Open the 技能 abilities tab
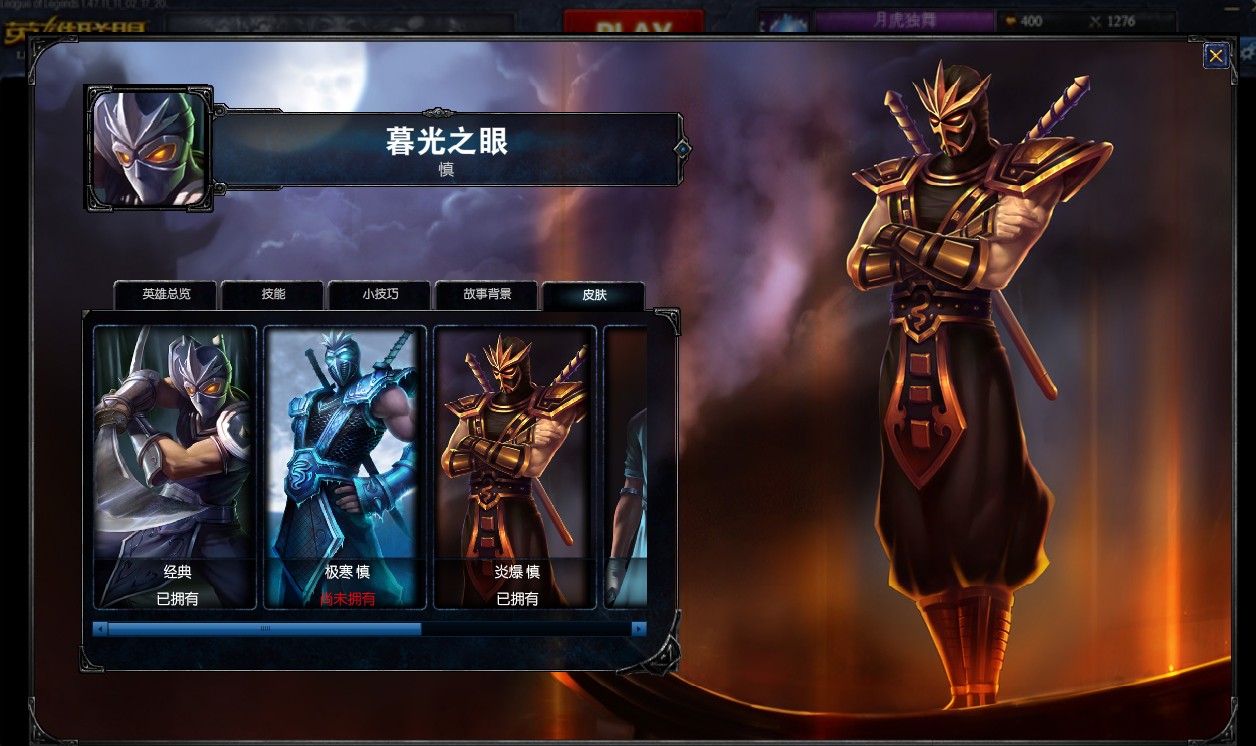This screenshot has width=1256, height=746. tap(273, 295)
